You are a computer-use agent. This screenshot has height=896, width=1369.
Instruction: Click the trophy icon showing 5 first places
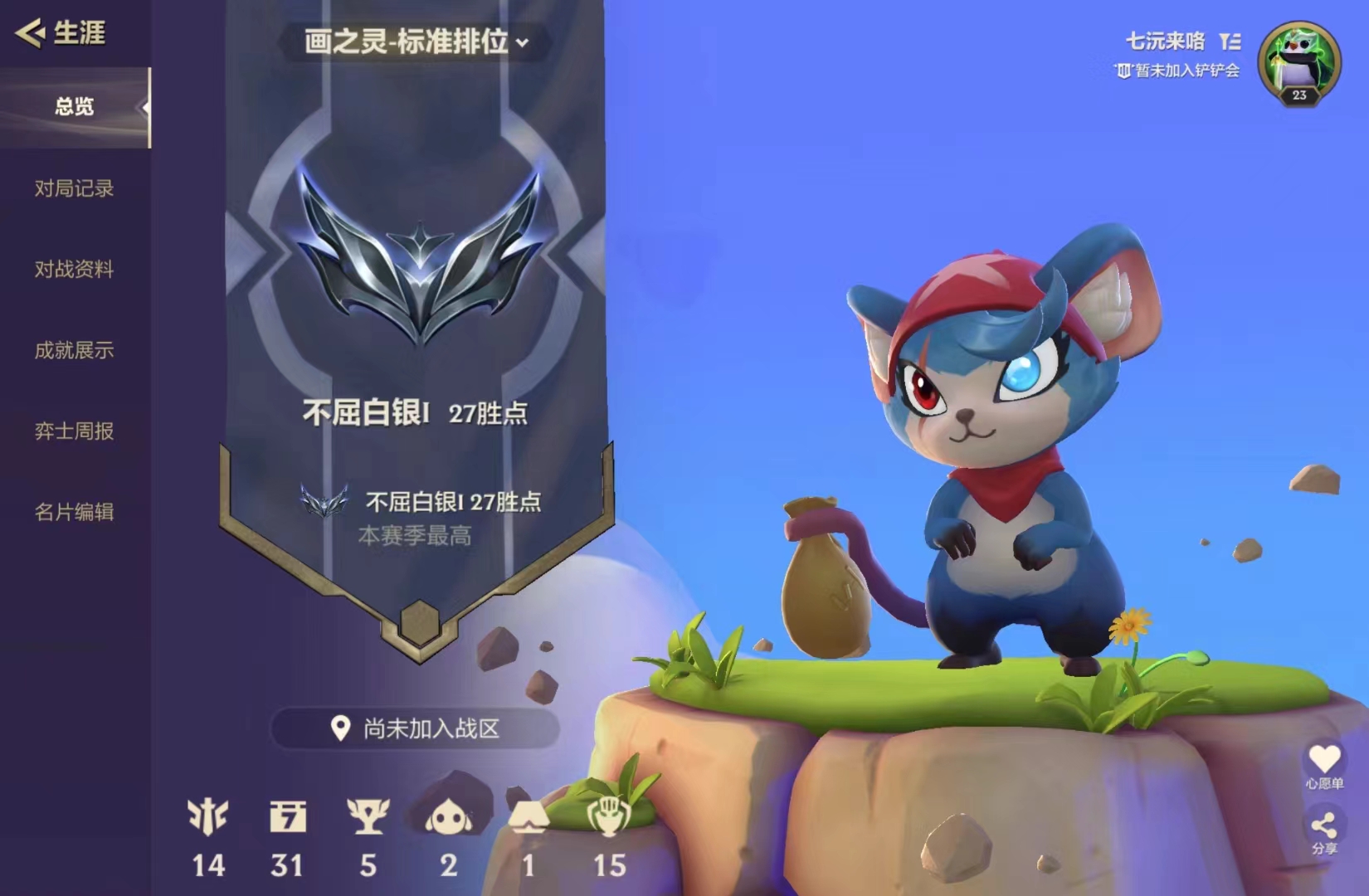368,821
